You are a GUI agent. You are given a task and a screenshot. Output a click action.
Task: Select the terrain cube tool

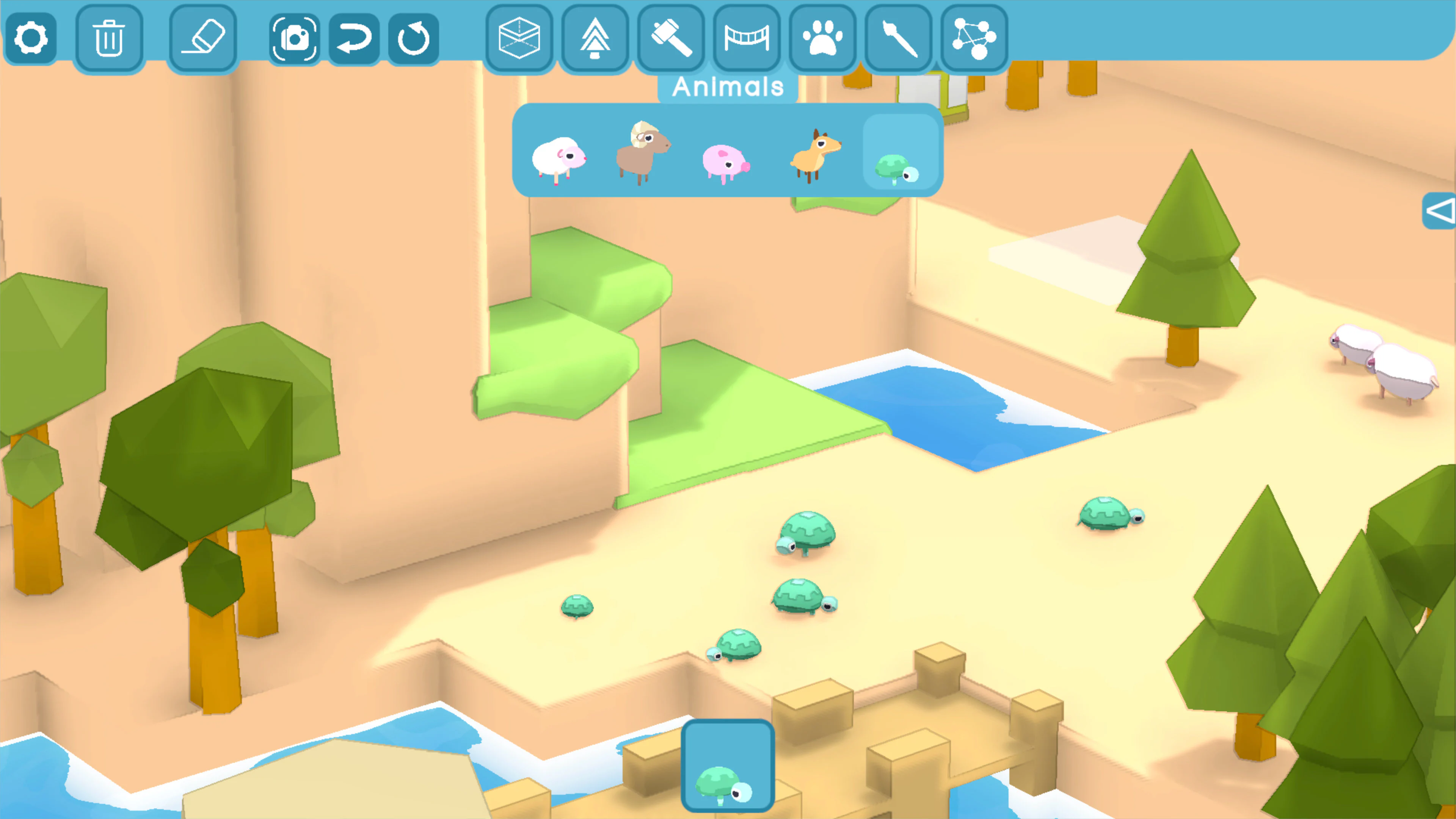tap(519, 37)
